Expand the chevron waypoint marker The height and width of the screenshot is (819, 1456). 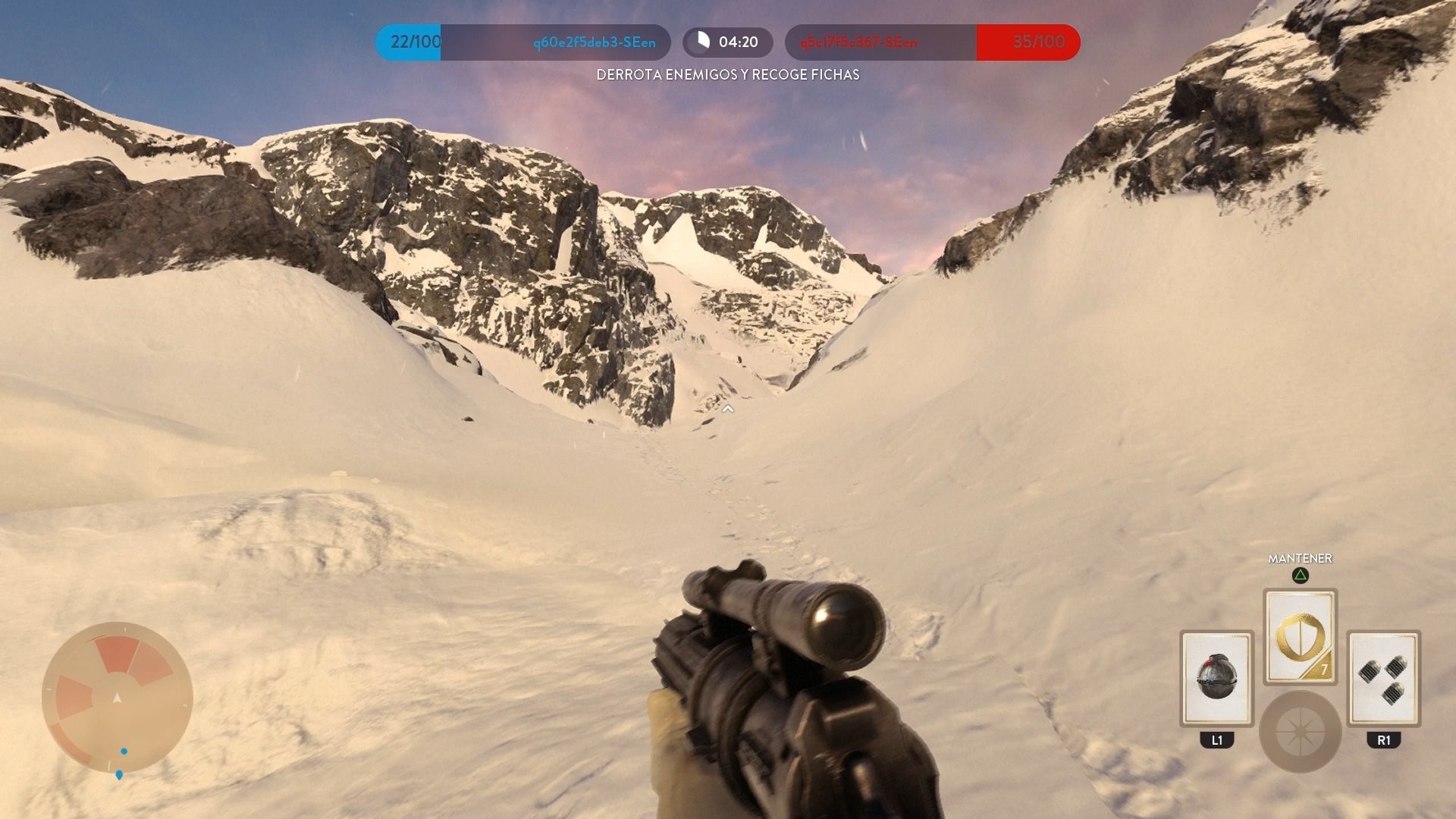click(728, 408)
